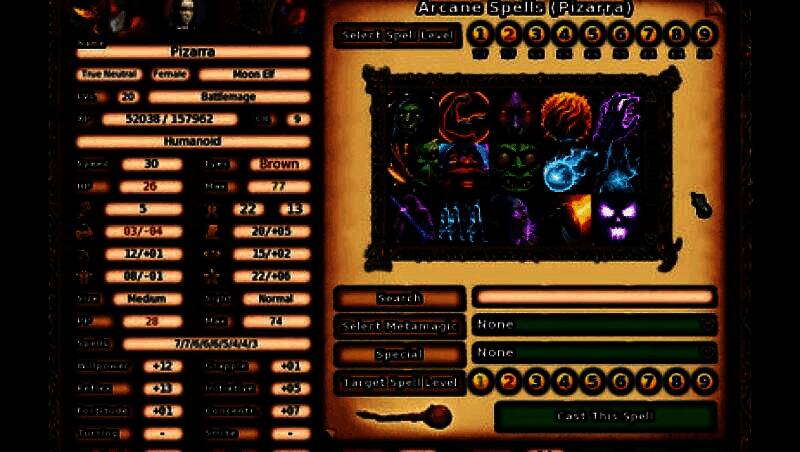Open the Select Metamagic dropdown
800x452 pixels.
[595, 325]
